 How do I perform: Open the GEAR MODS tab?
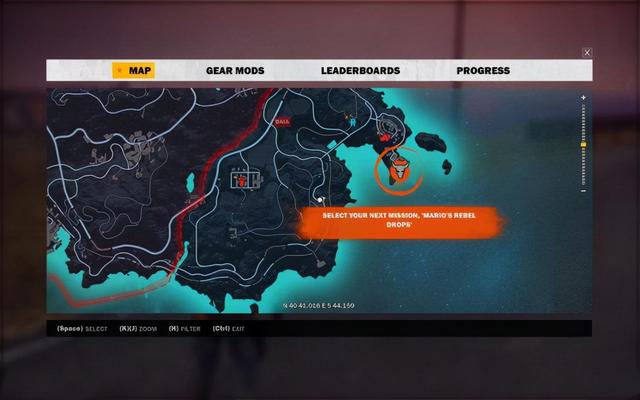[x=234, y=71]
